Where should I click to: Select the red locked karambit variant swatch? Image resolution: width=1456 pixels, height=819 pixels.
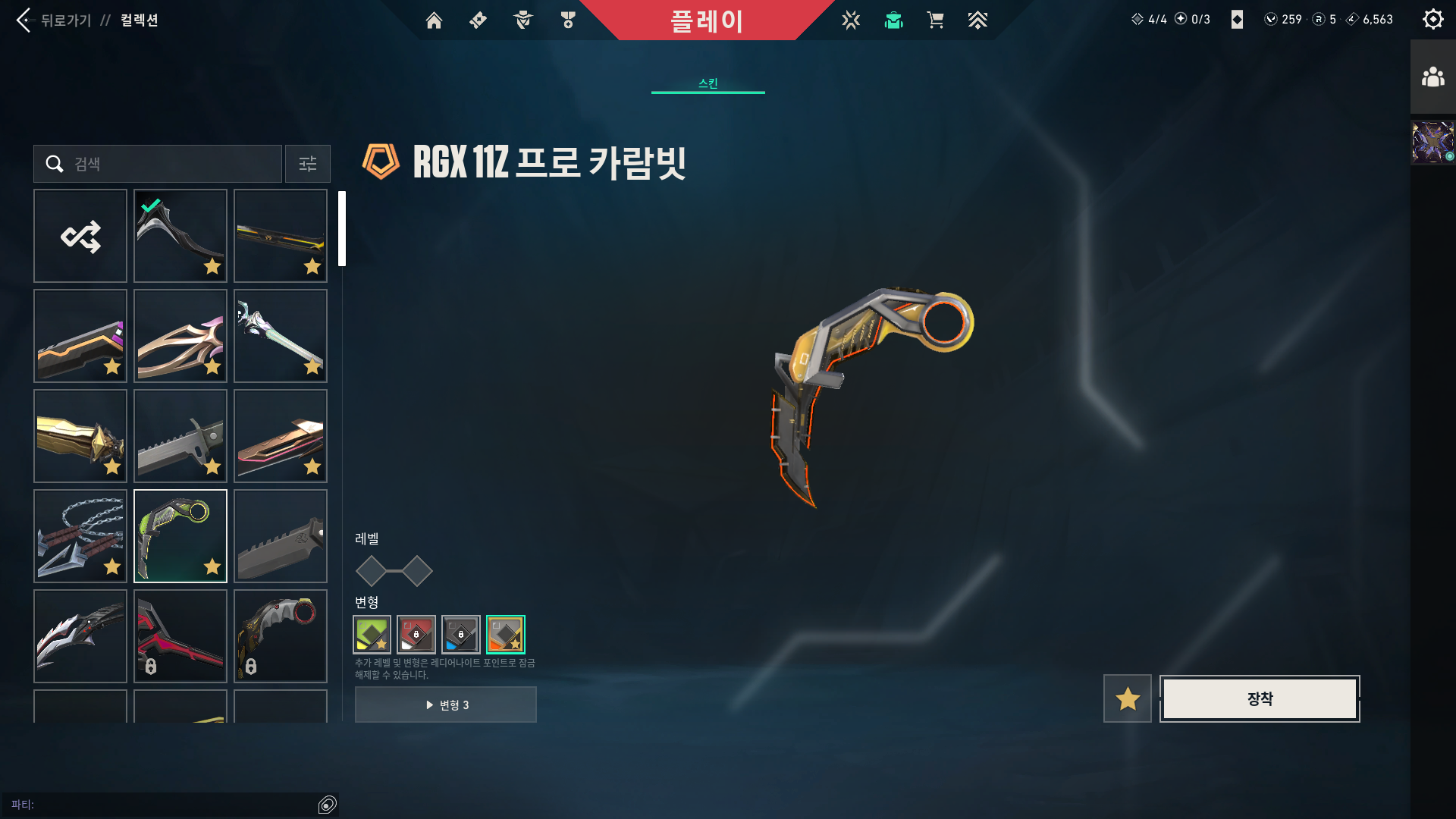(416, 635)
